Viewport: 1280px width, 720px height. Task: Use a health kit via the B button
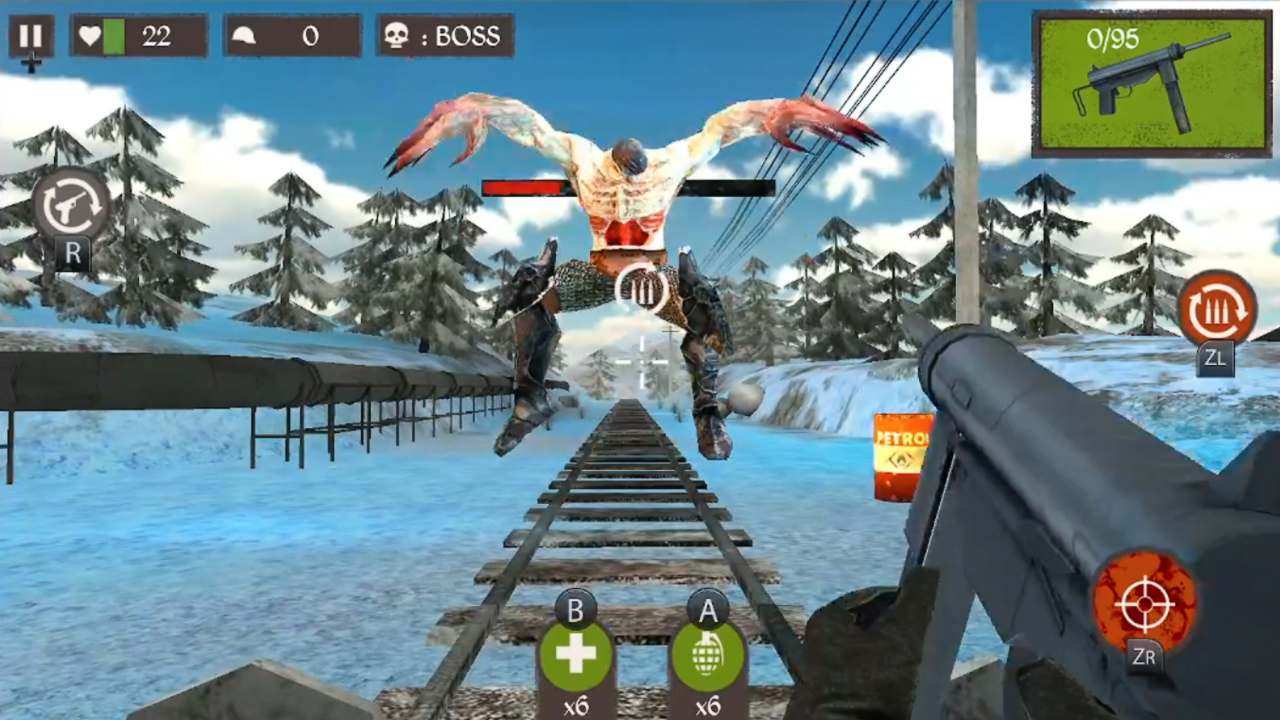[575, 655]
